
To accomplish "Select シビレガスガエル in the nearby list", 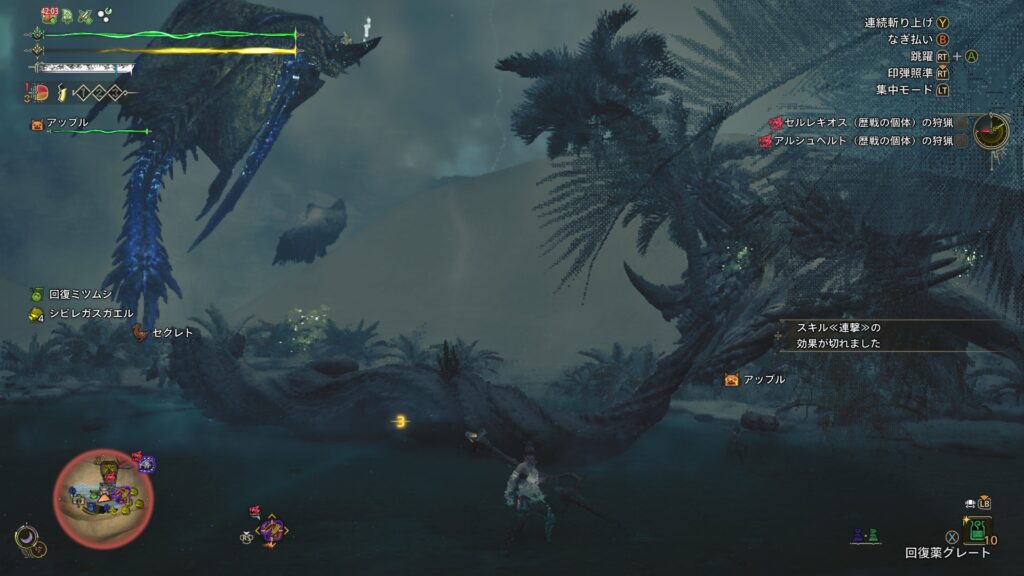I will click(x=80, y=314).
